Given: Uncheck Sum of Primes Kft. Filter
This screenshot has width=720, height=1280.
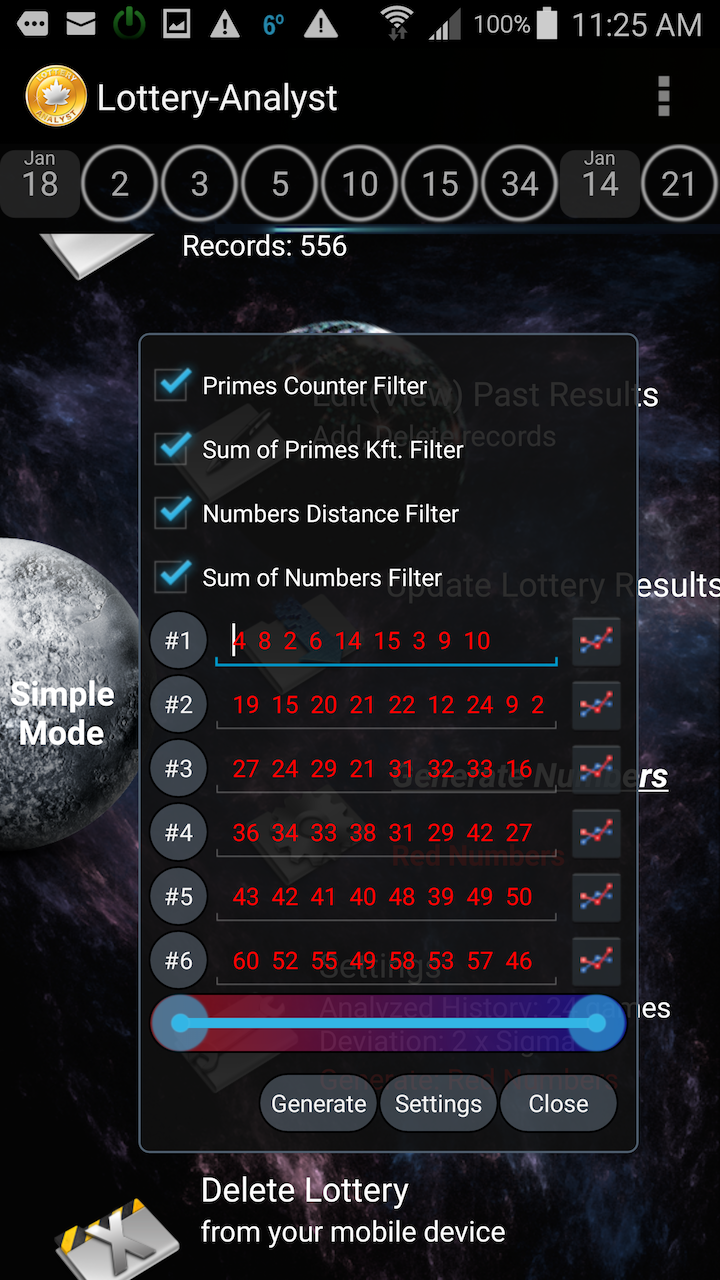Looking at the screenshot, I should (x=173, y=449).
